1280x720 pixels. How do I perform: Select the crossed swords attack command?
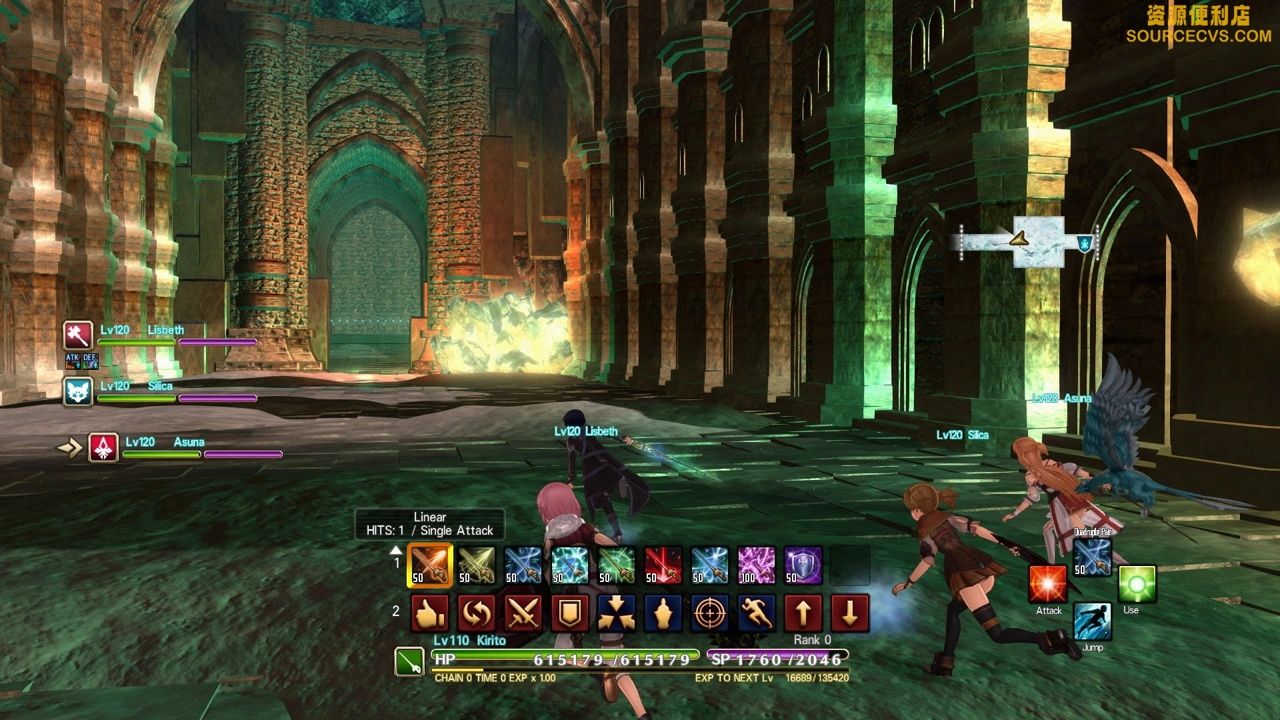click(x=523, y=613)
